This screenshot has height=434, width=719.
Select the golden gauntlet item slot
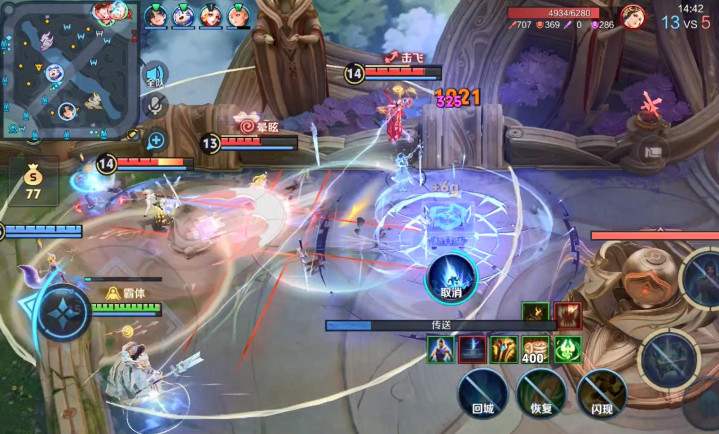pyautogui.click(x=503, y=349)
